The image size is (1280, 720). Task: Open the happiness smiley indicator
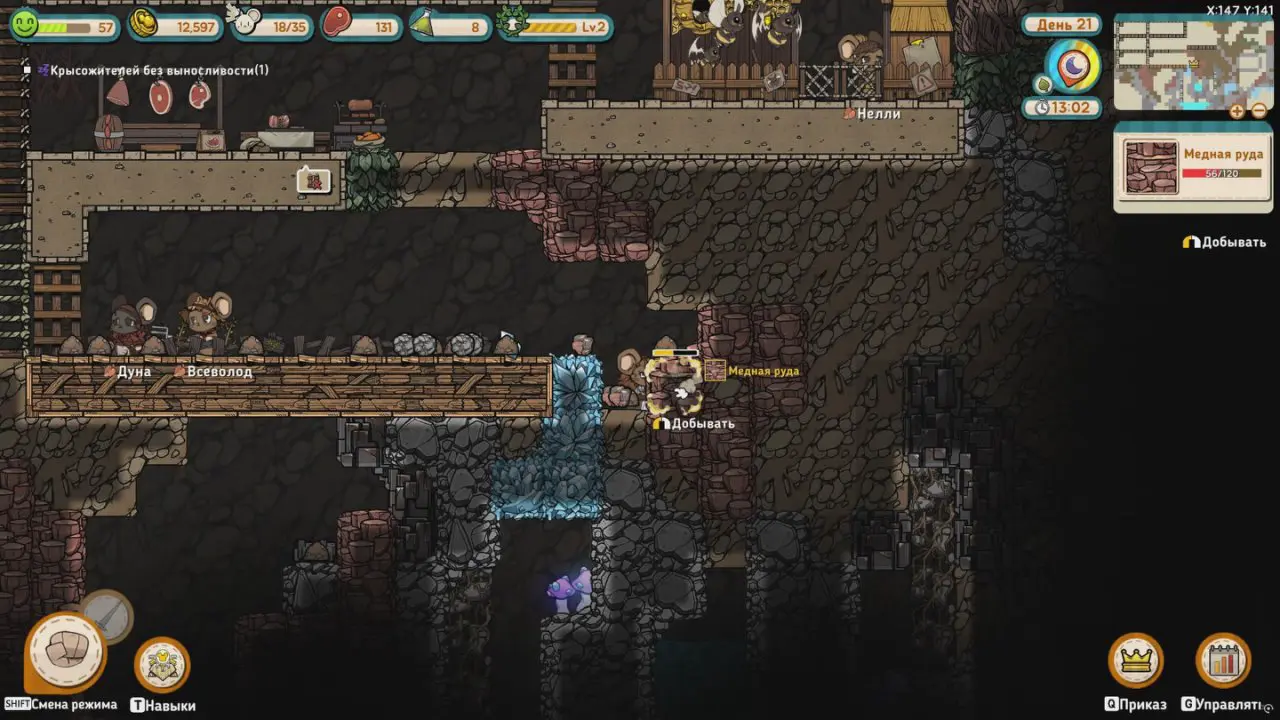[x=24, y=24]
